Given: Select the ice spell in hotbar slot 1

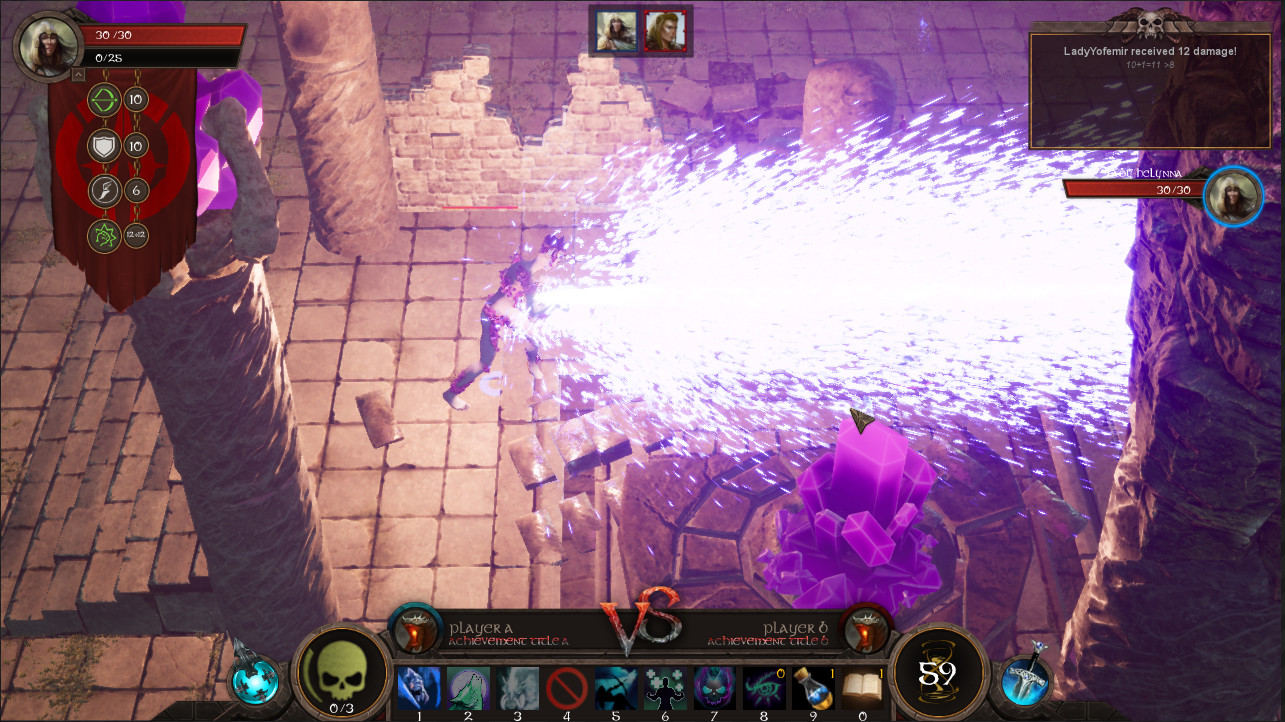Looking at the screenshot, I should click(x=419, y=689).
